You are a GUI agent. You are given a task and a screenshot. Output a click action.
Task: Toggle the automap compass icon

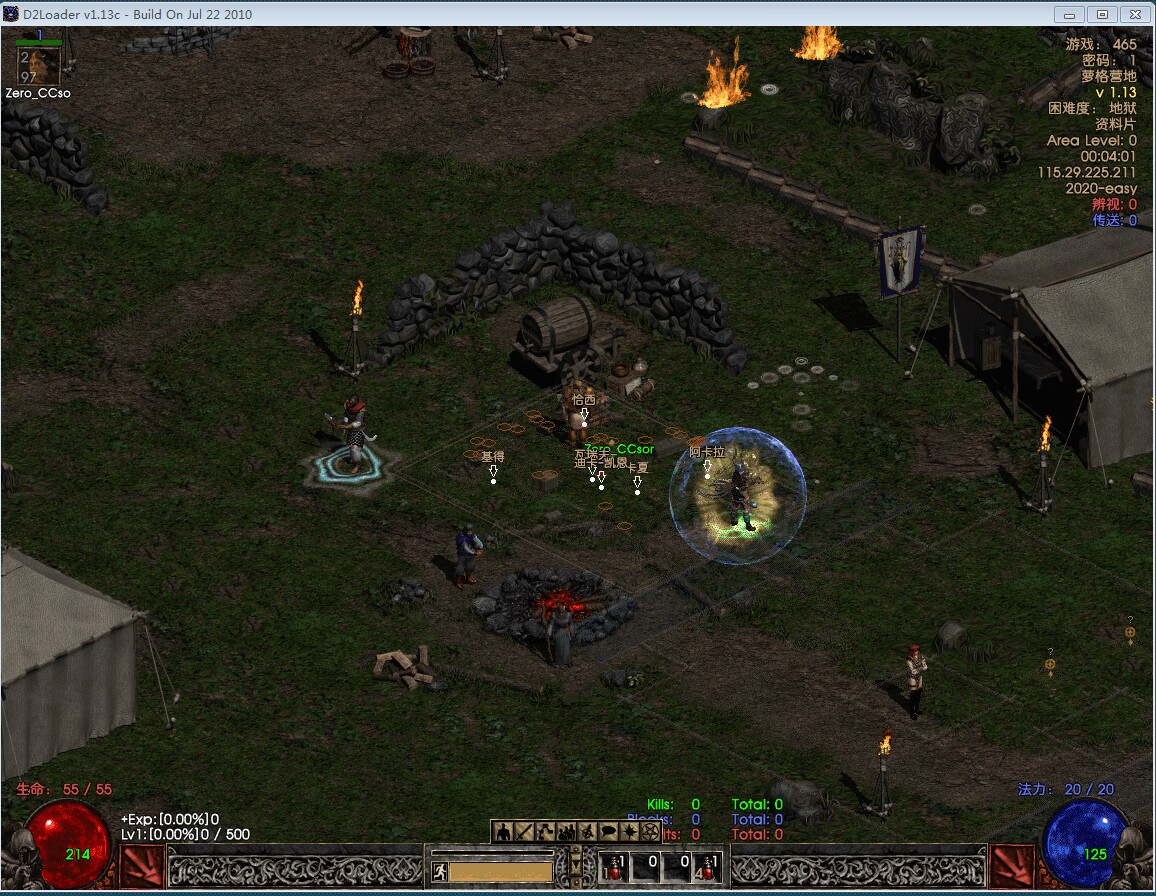(587, 831)
